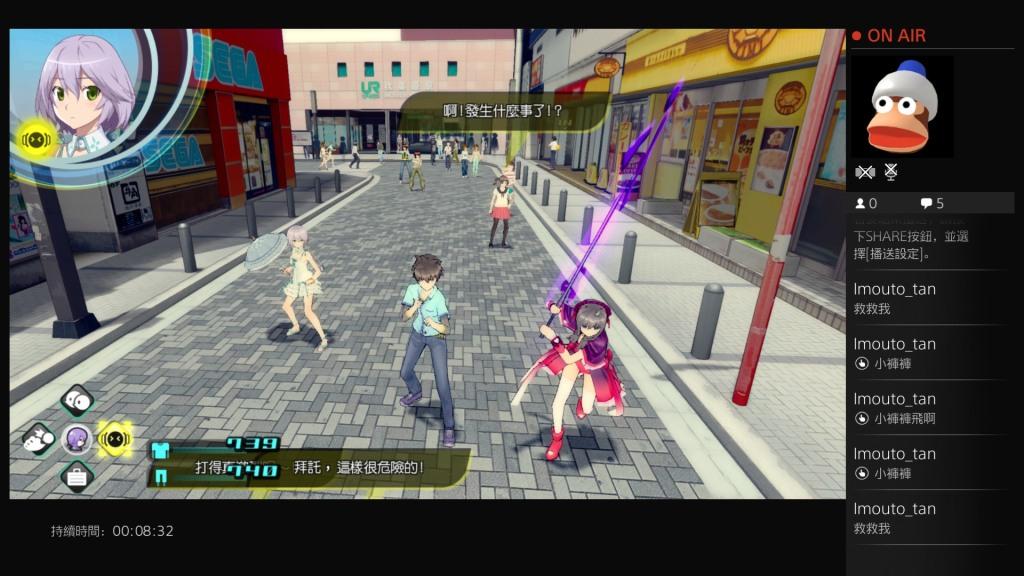The height and width of the screenshot is (576, 1024).
Task: Click the streamer's monkey avatar thumbnail
Action: [902, 105]
